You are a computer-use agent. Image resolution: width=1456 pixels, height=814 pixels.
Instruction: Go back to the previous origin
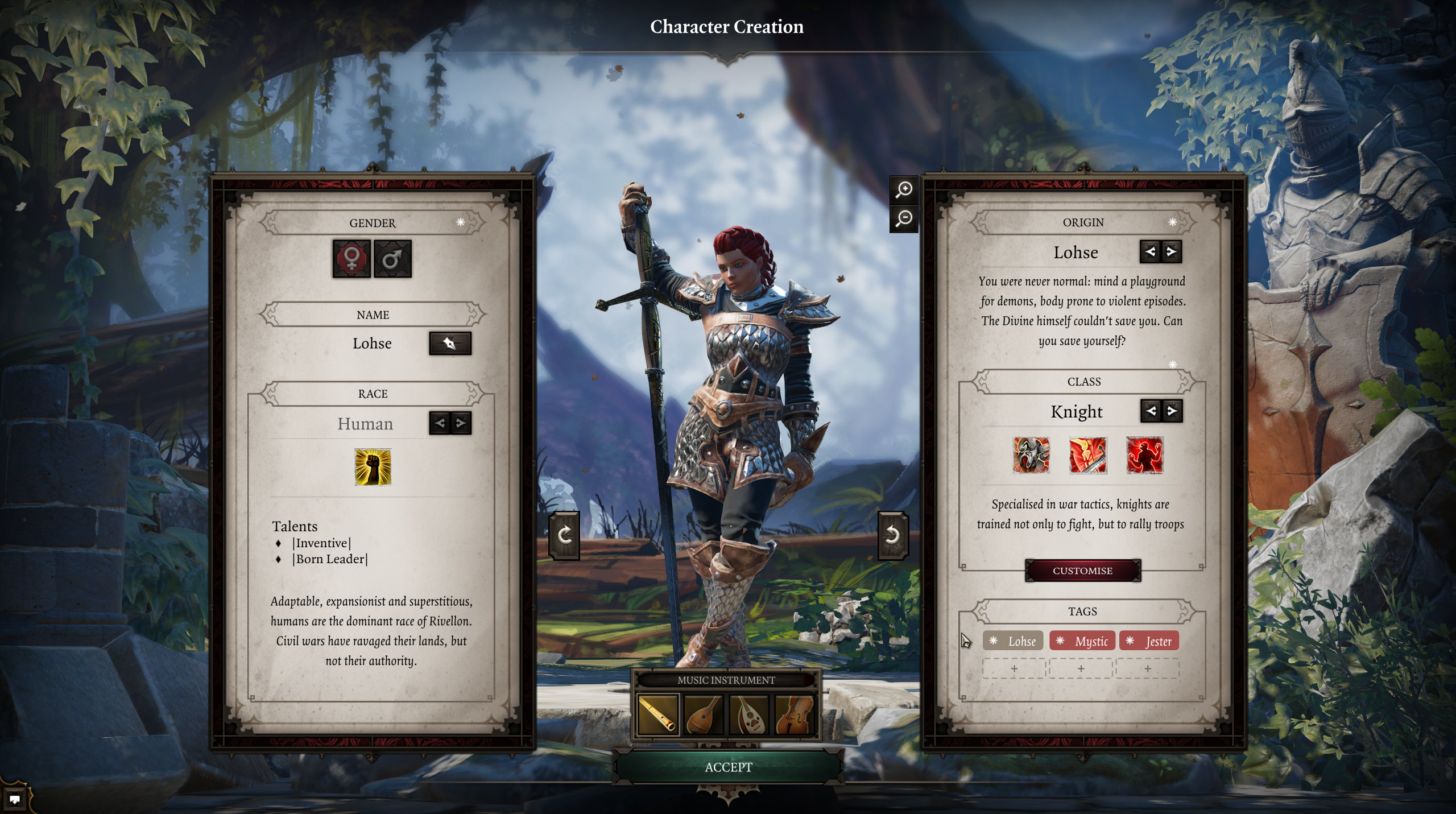coord(1150,251)
